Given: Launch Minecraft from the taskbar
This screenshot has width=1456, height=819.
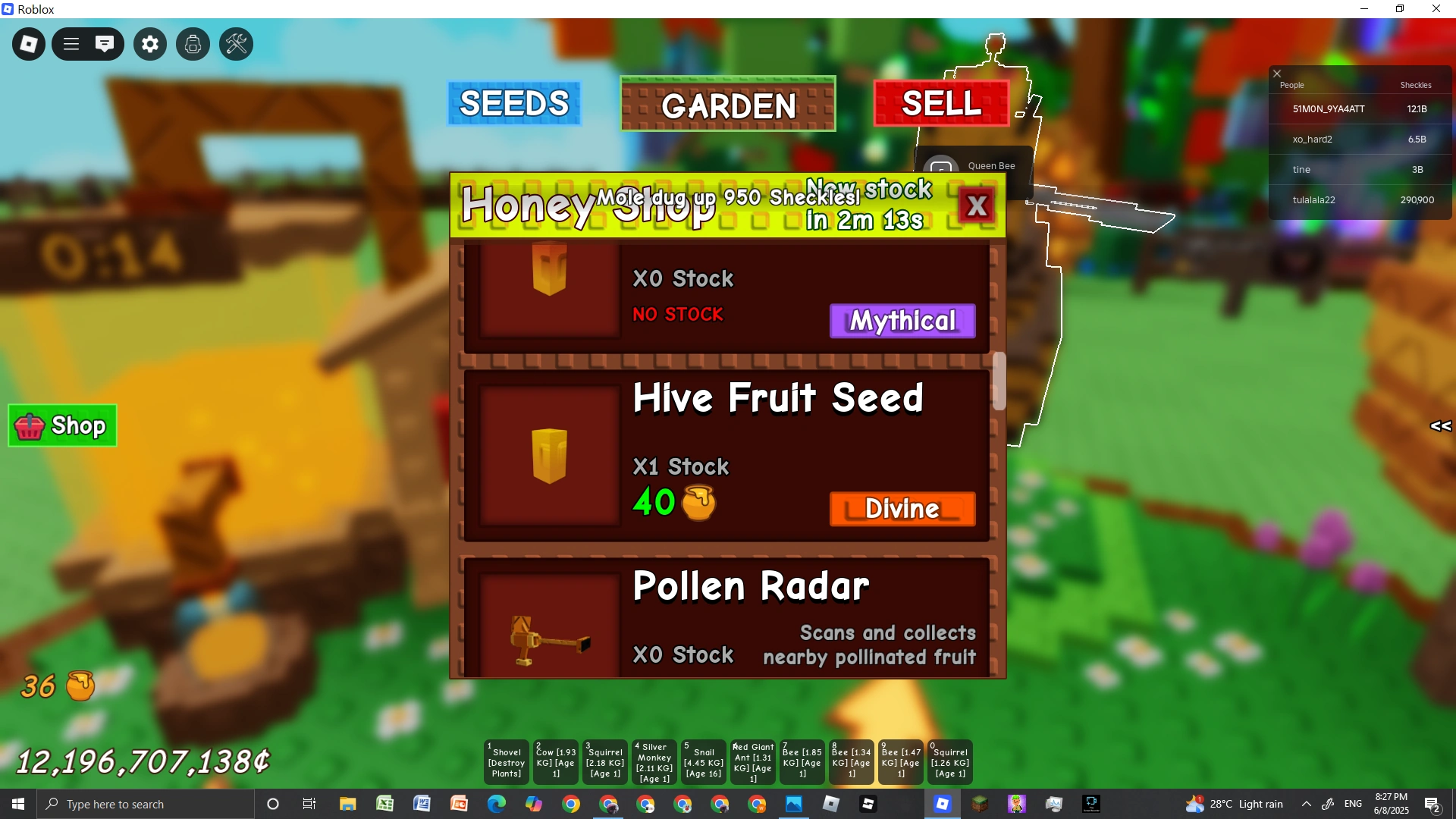Looking at the screenshot, I should [981, 803].
